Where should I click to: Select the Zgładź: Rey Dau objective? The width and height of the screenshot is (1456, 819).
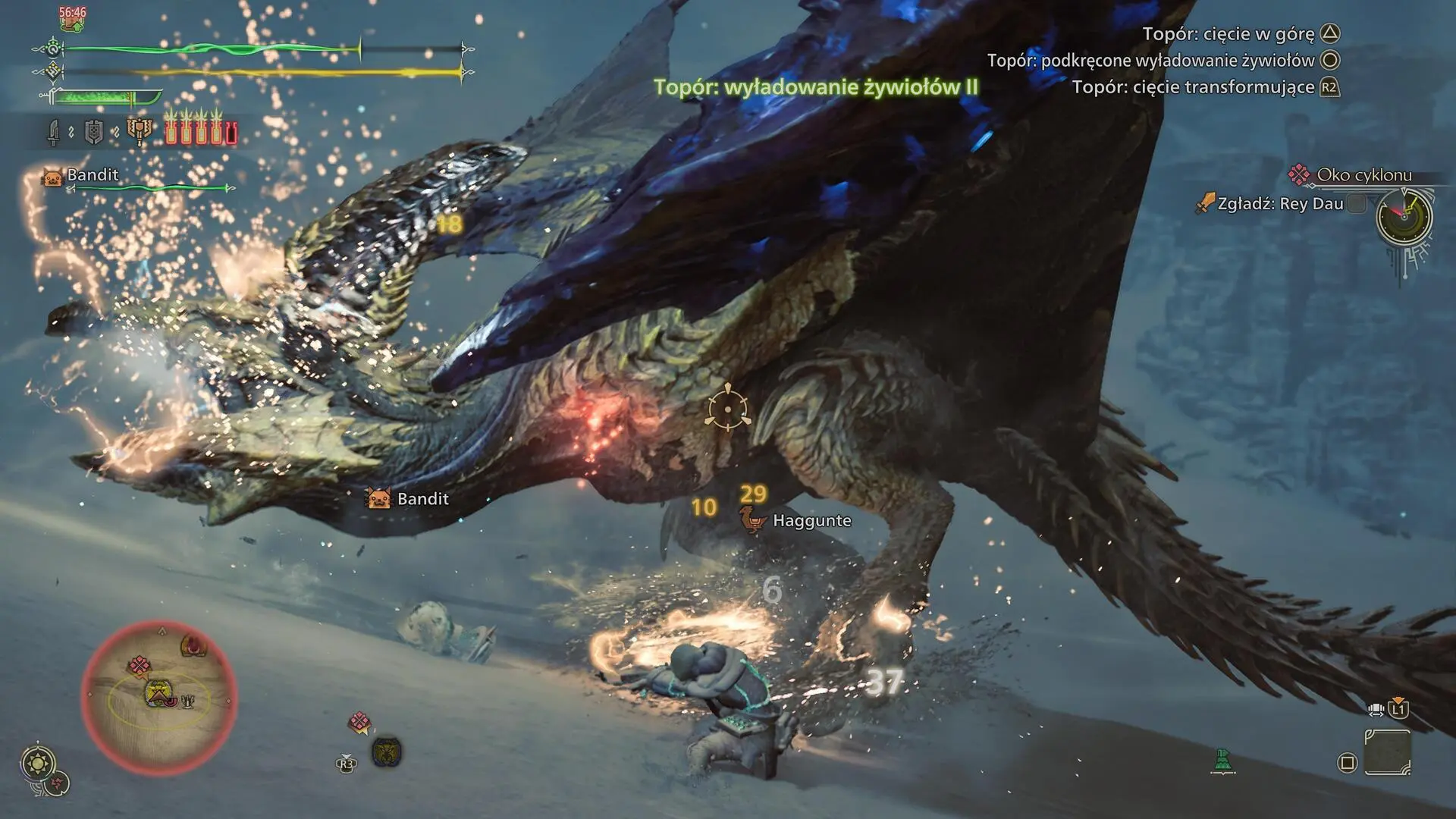click(1279, 204)
